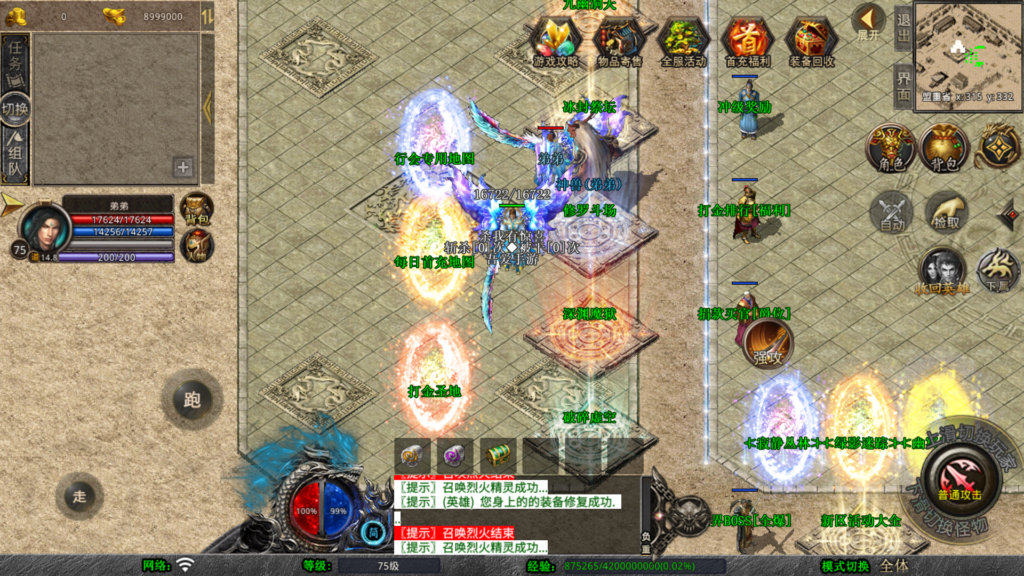1024x576 pixels.
Task: Click the round 切换 switch button
Action: pos(15,109)
